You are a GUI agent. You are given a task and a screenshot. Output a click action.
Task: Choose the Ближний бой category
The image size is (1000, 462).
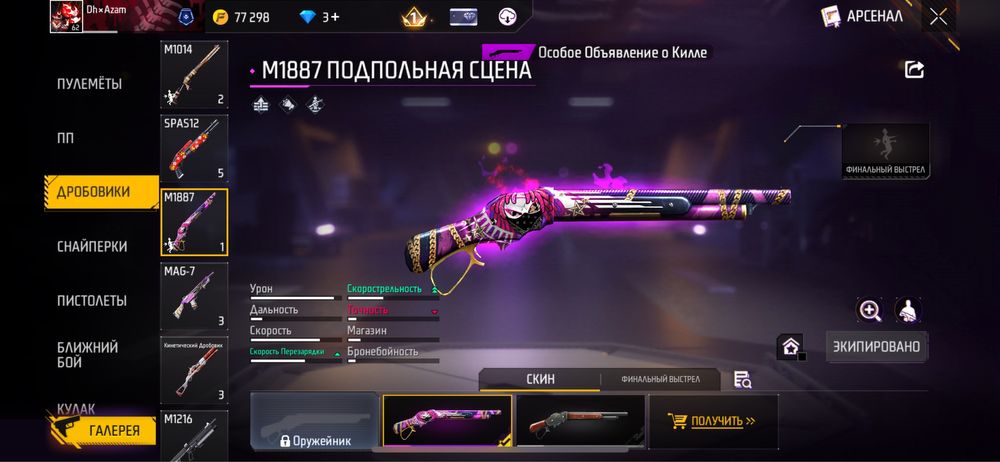(x=88, y=354)
